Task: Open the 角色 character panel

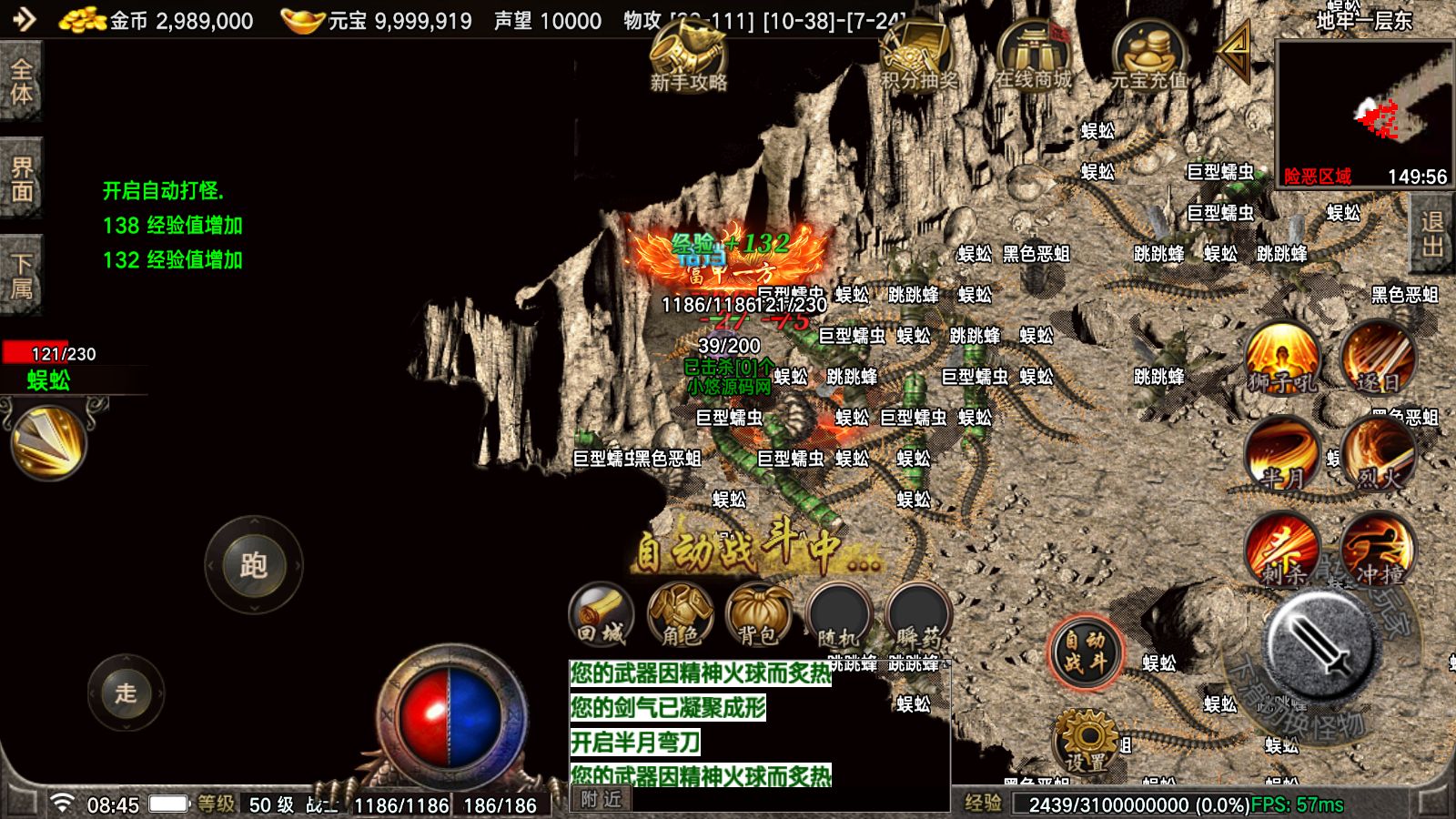Action: click(680, 615)
